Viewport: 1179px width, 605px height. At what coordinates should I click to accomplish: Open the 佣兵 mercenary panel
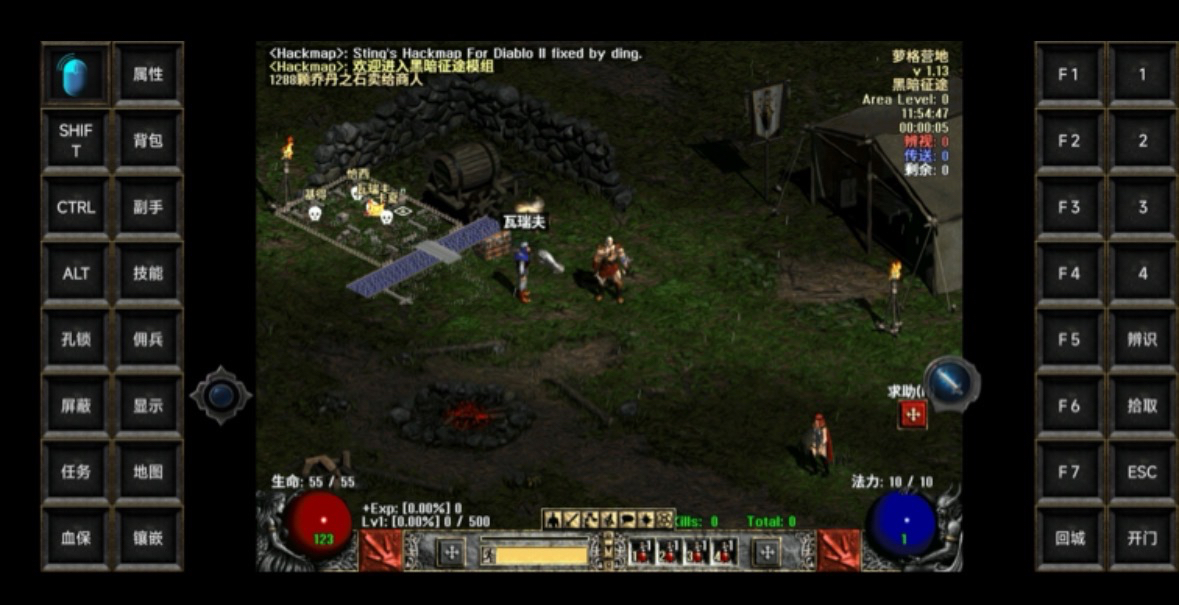click(148, 339)
